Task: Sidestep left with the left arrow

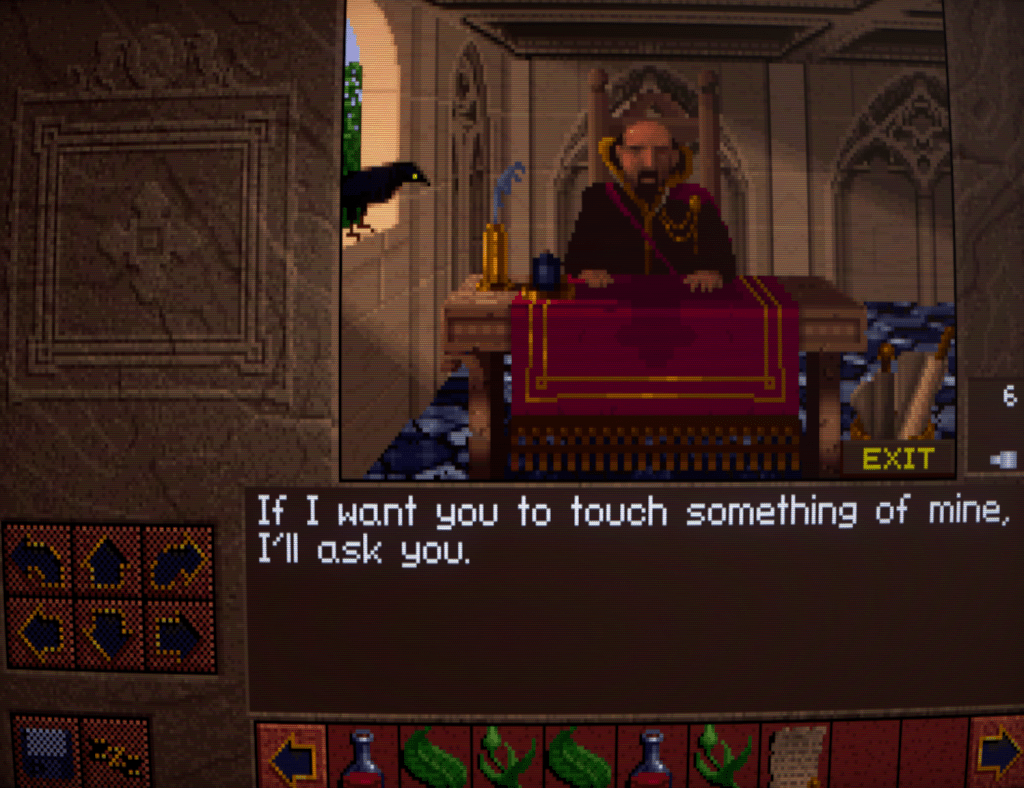Action: pos(40,633)
